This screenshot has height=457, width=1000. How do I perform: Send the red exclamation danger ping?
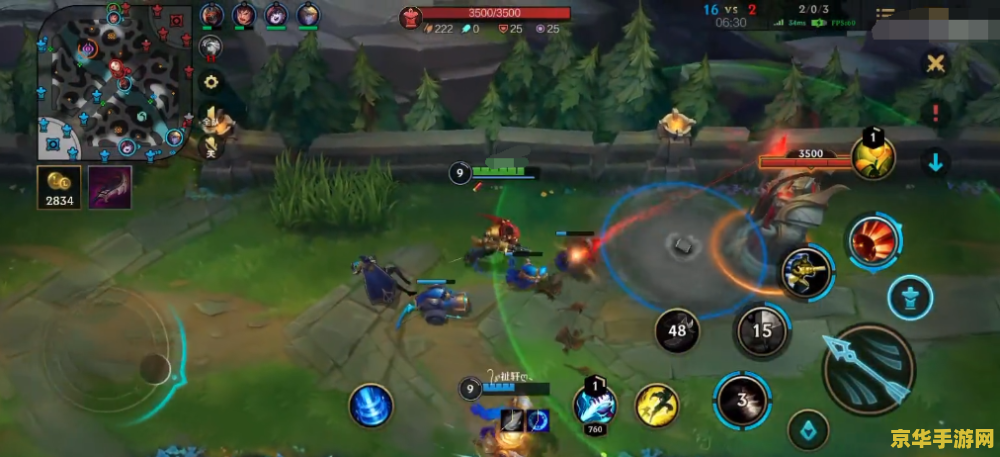tap(935, 112)
